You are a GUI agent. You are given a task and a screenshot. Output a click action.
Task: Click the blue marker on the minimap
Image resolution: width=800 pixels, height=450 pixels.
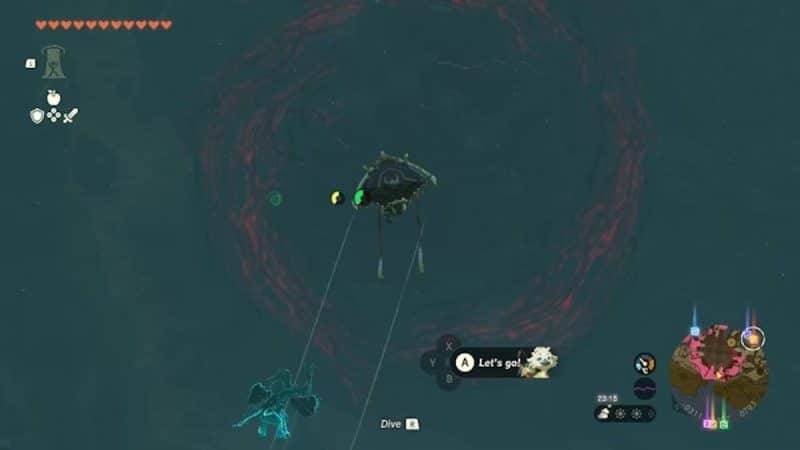pyautogui.click(x=695, y=330)
